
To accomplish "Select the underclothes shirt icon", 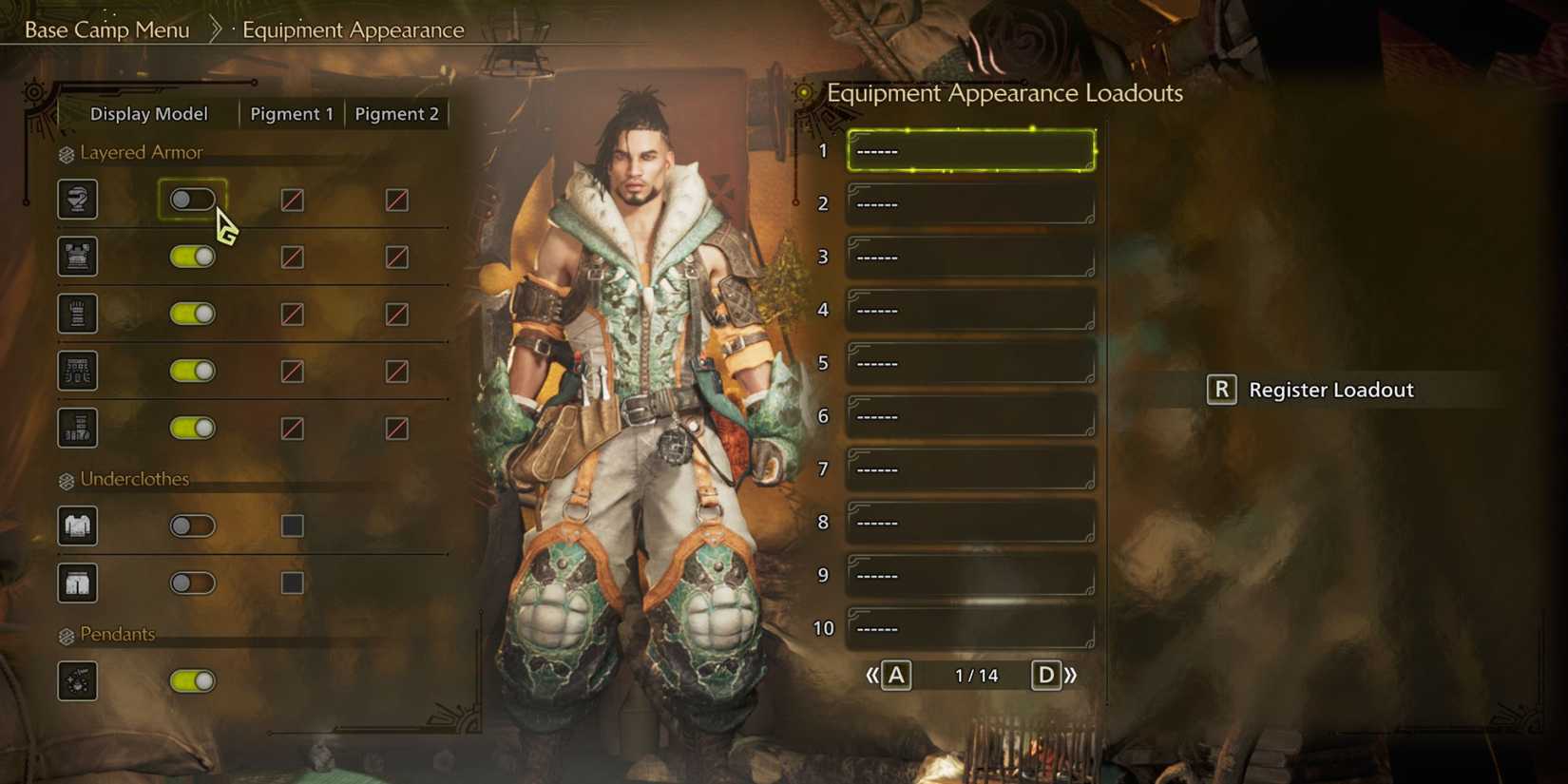I will pyautogui.click(x=77, y=526).
